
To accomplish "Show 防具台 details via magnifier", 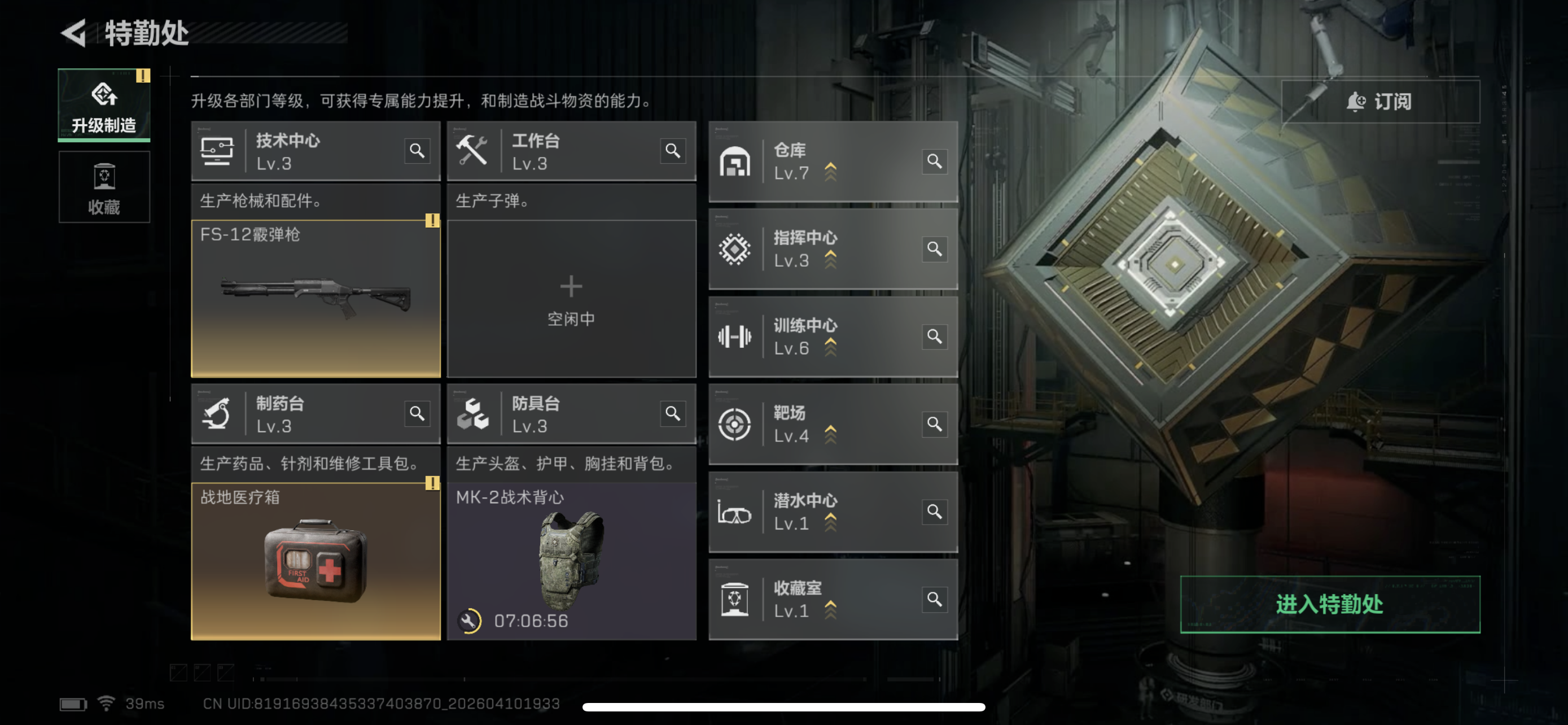I will (673, 413).
